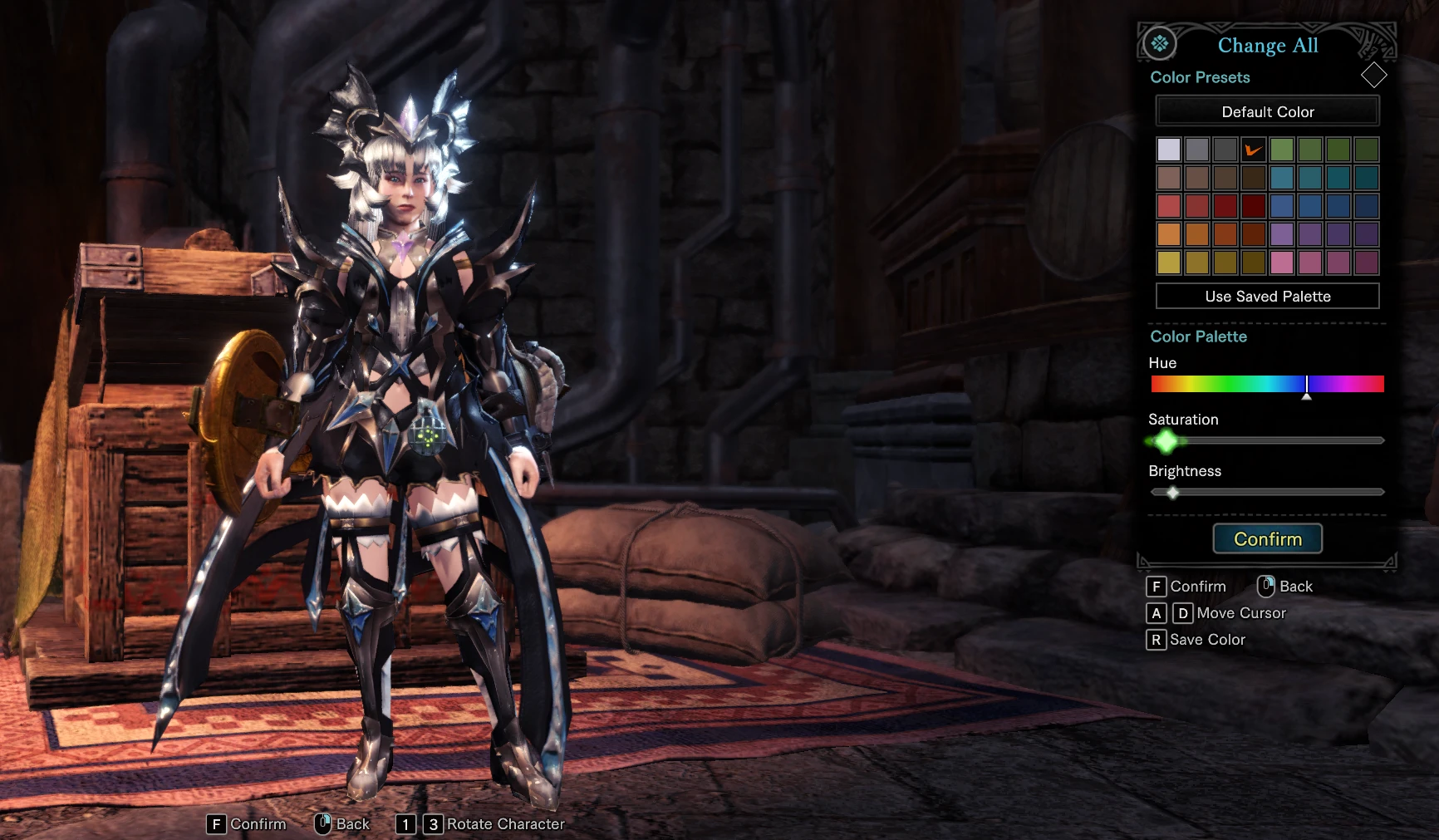Pick the white color preset swatch

(1169, 150)
